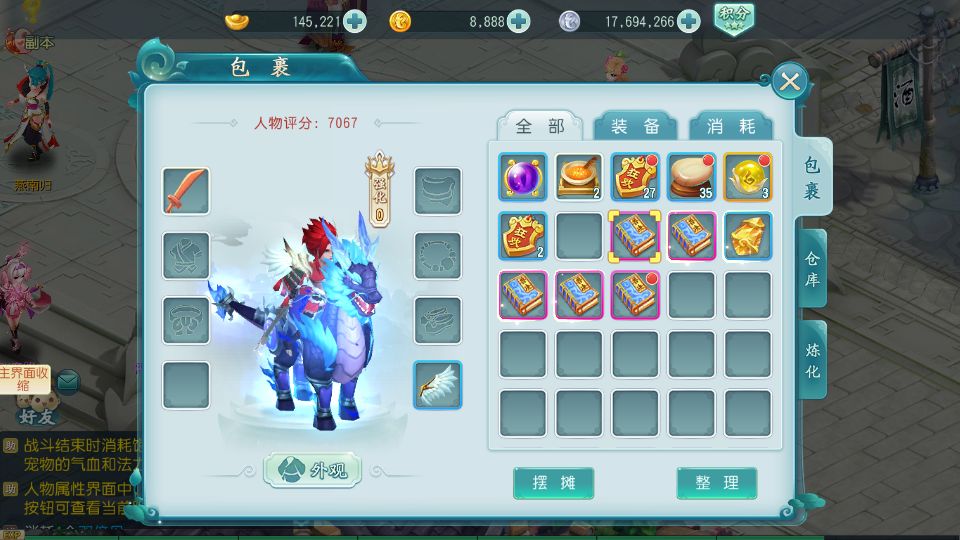The width and height of the screenshot is (960, 540).
Task: Switch to the 全部 tab
Action: pyautogui.click(x=540, y=127)
